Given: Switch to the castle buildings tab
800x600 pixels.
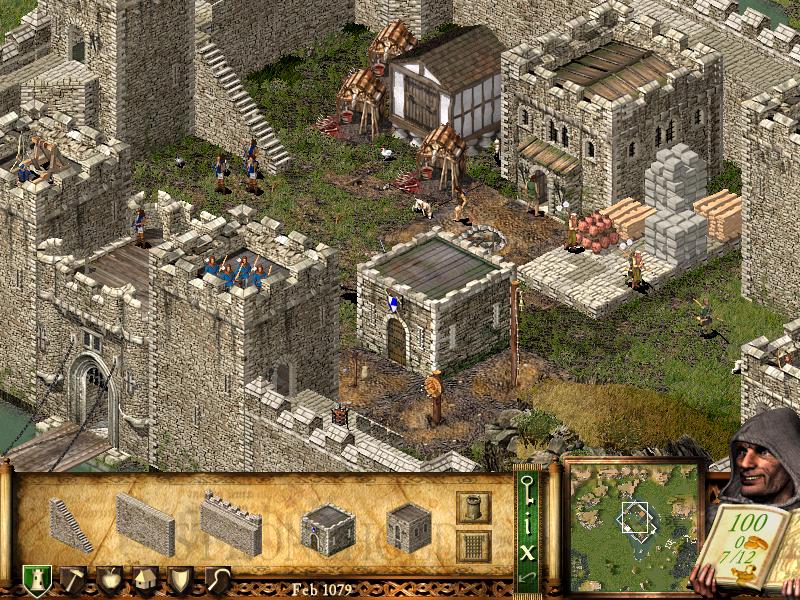Looking at the screenshot, I should (x=36, y=581).
